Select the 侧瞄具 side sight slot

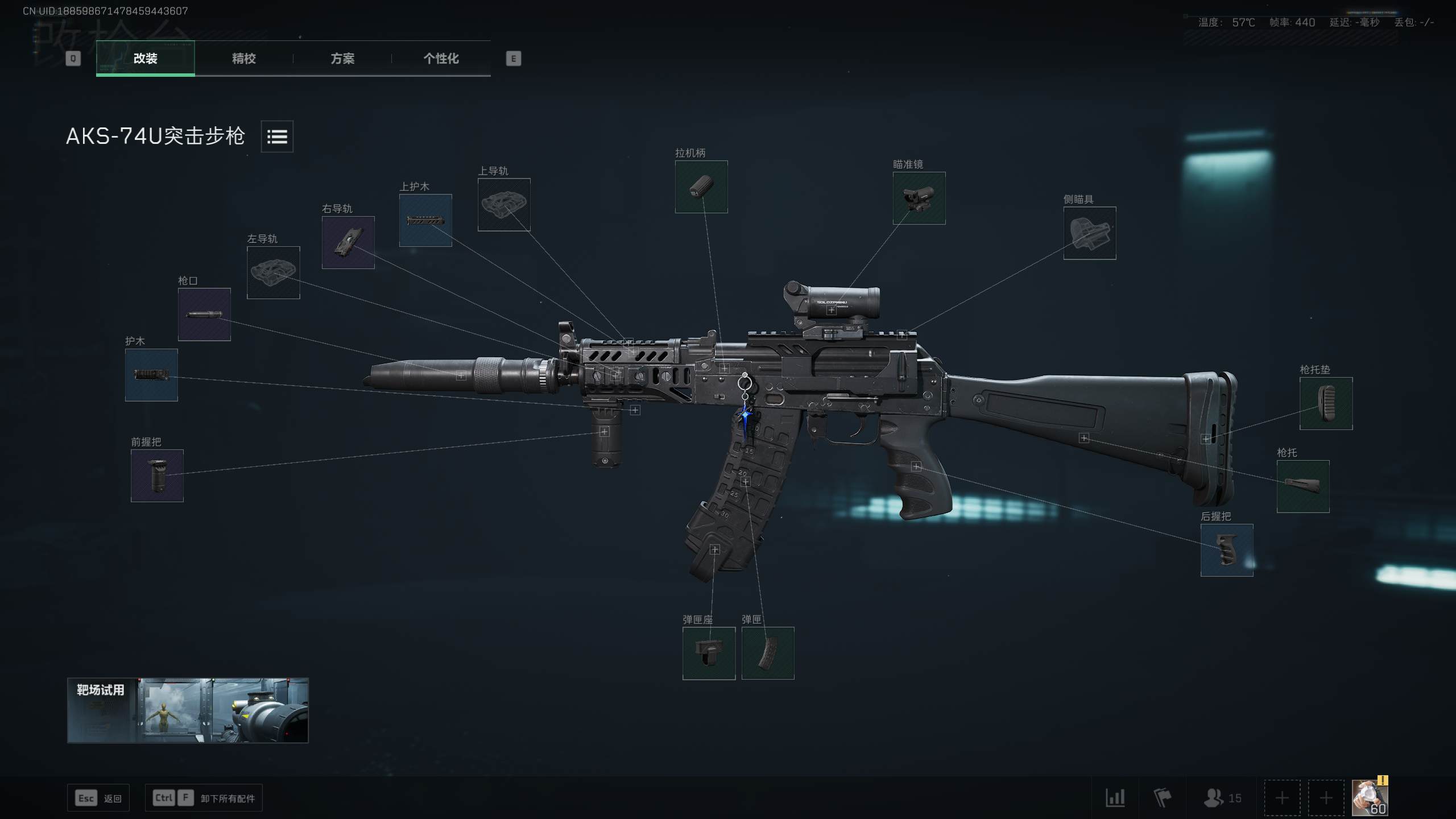[x=1089, y=234]
